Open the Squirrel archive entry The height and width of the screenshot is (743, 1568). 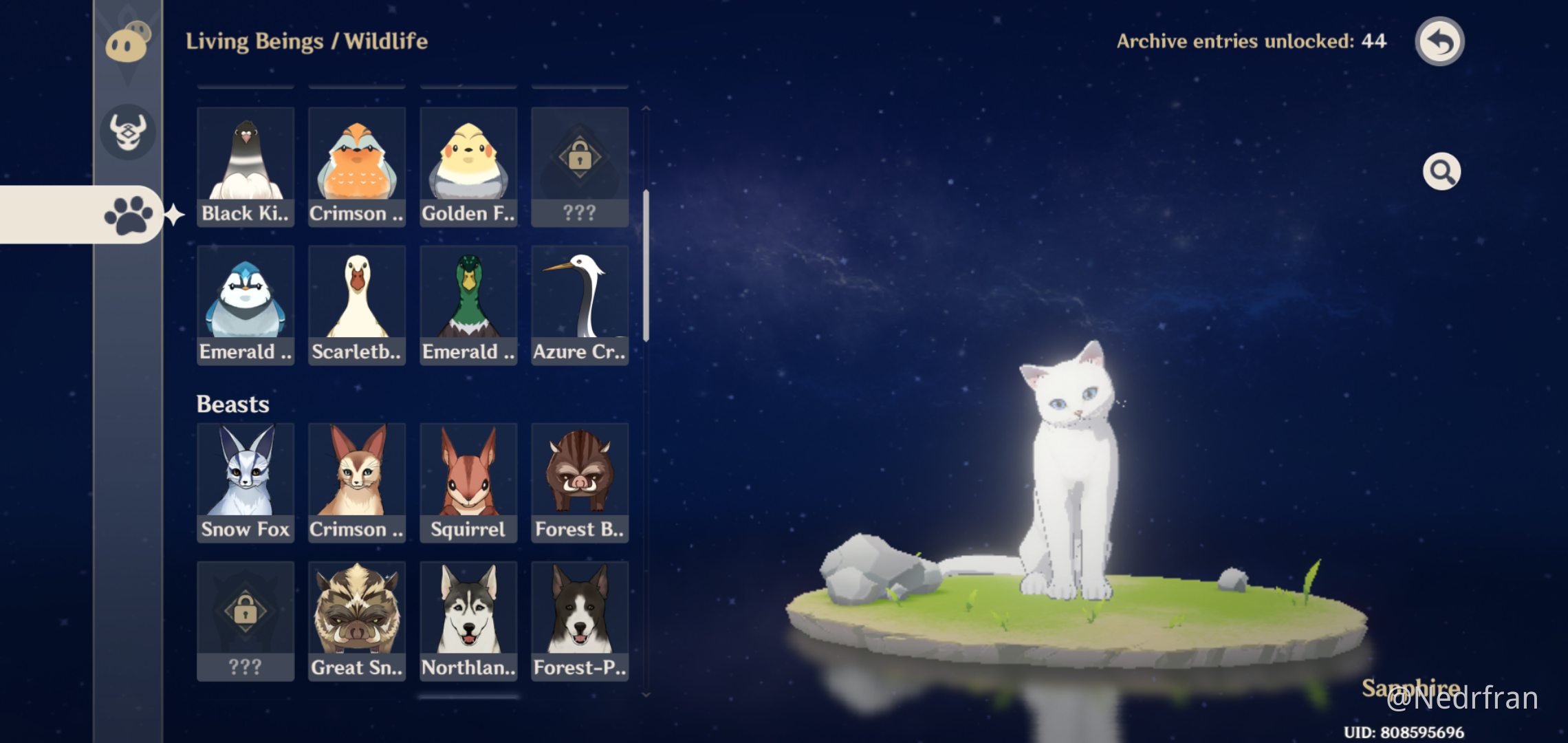pos(468,482)
